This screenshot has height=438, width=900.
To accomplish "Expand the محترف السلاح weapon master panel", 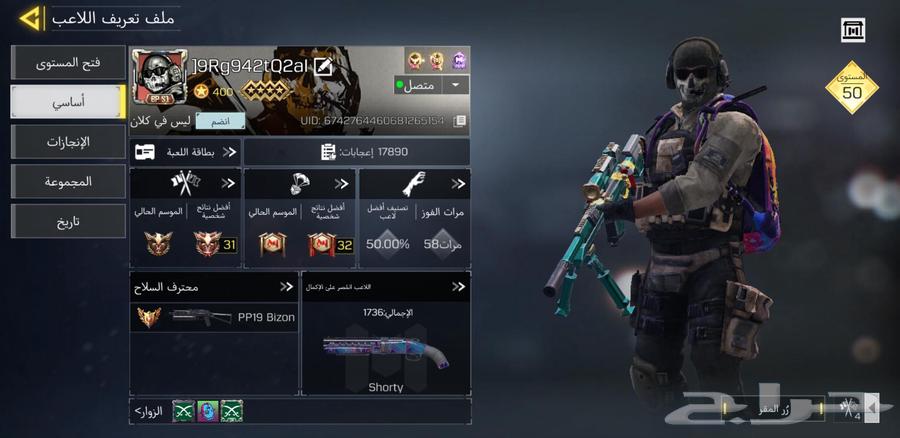I will pyautogui.click(x=214, y=287).
